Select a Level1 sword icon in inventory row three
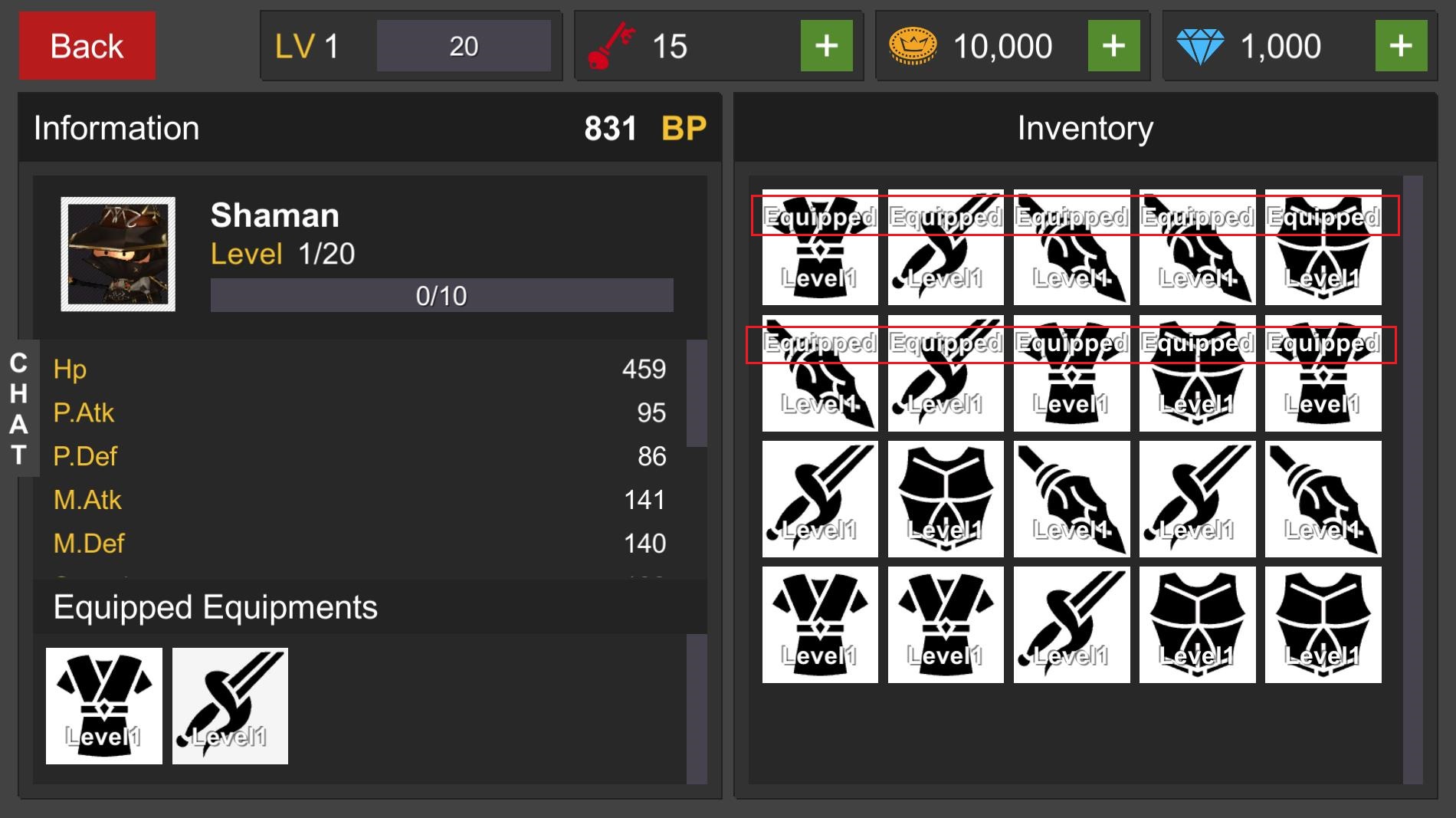The image size is (1456, 818). coord(819,498)
